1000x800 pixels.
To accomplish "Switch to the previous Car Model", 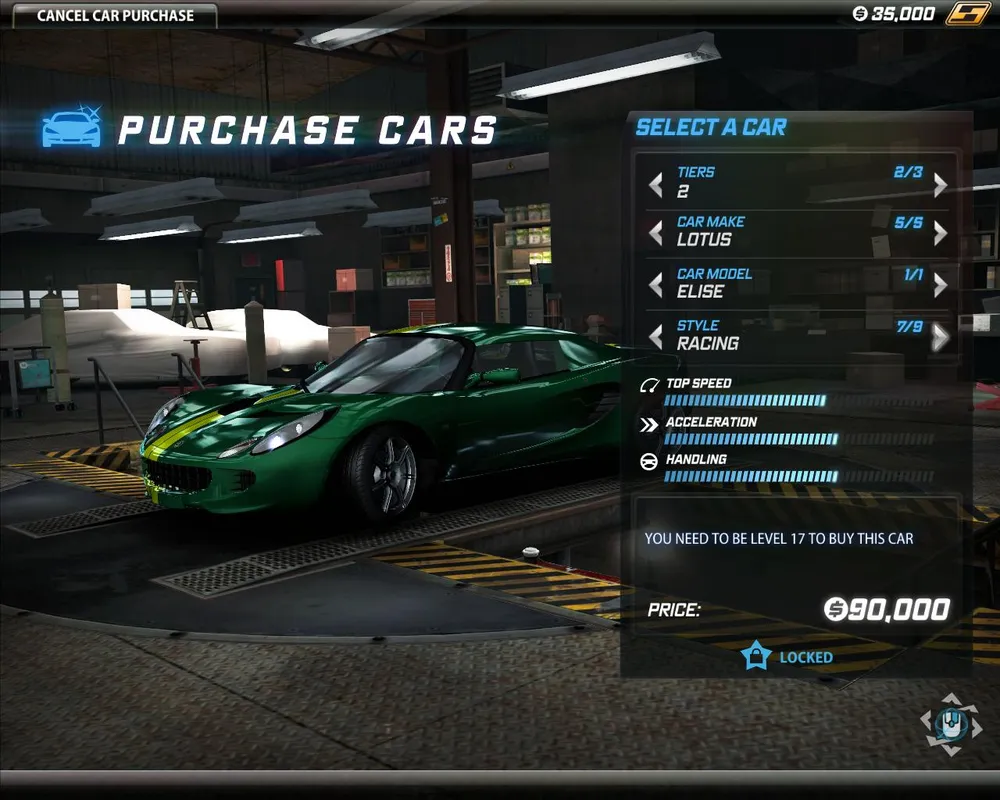I will (656, 286).
